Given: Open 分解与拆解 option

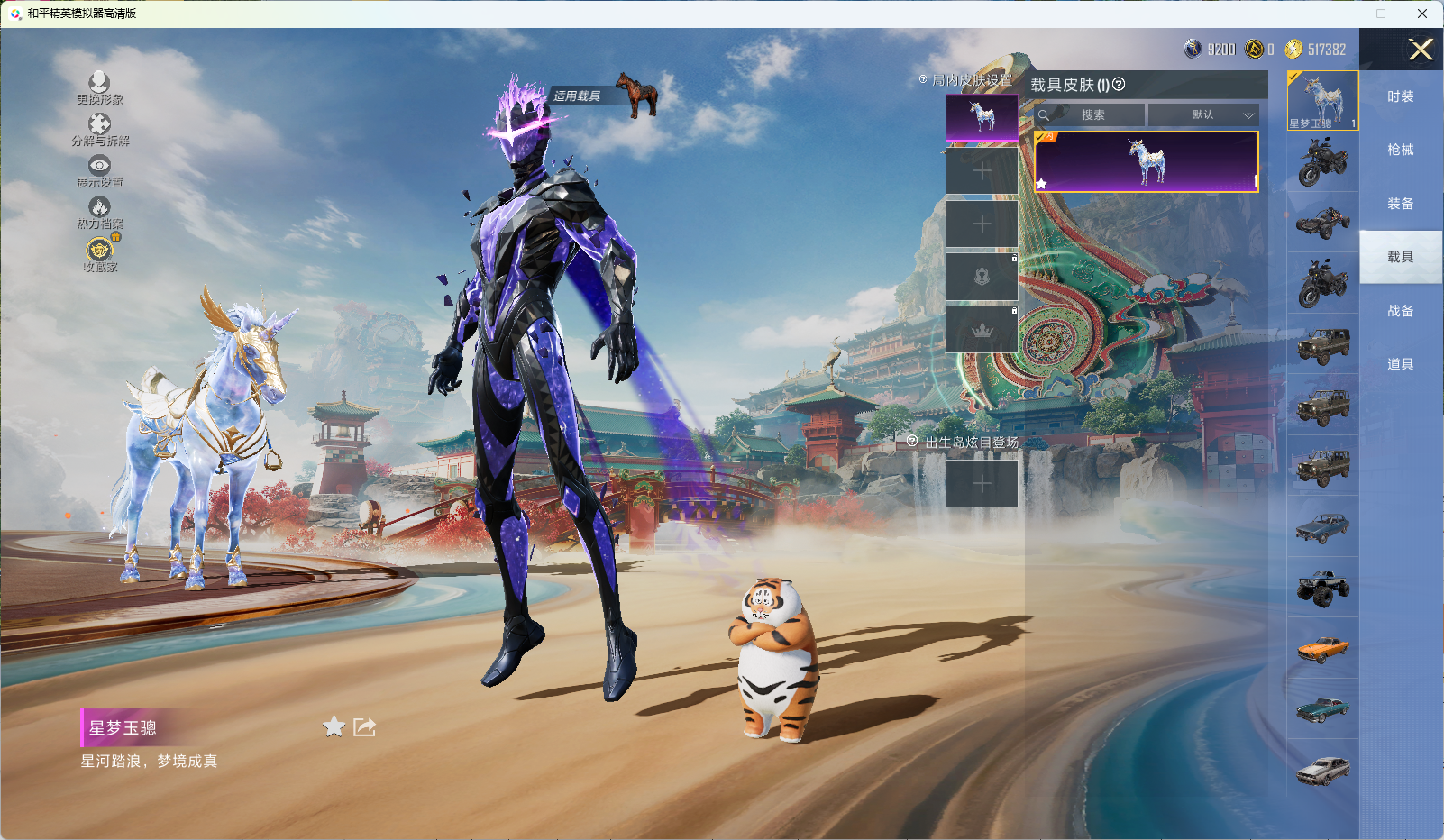Looking at the screenshot, I should [99, 124].
